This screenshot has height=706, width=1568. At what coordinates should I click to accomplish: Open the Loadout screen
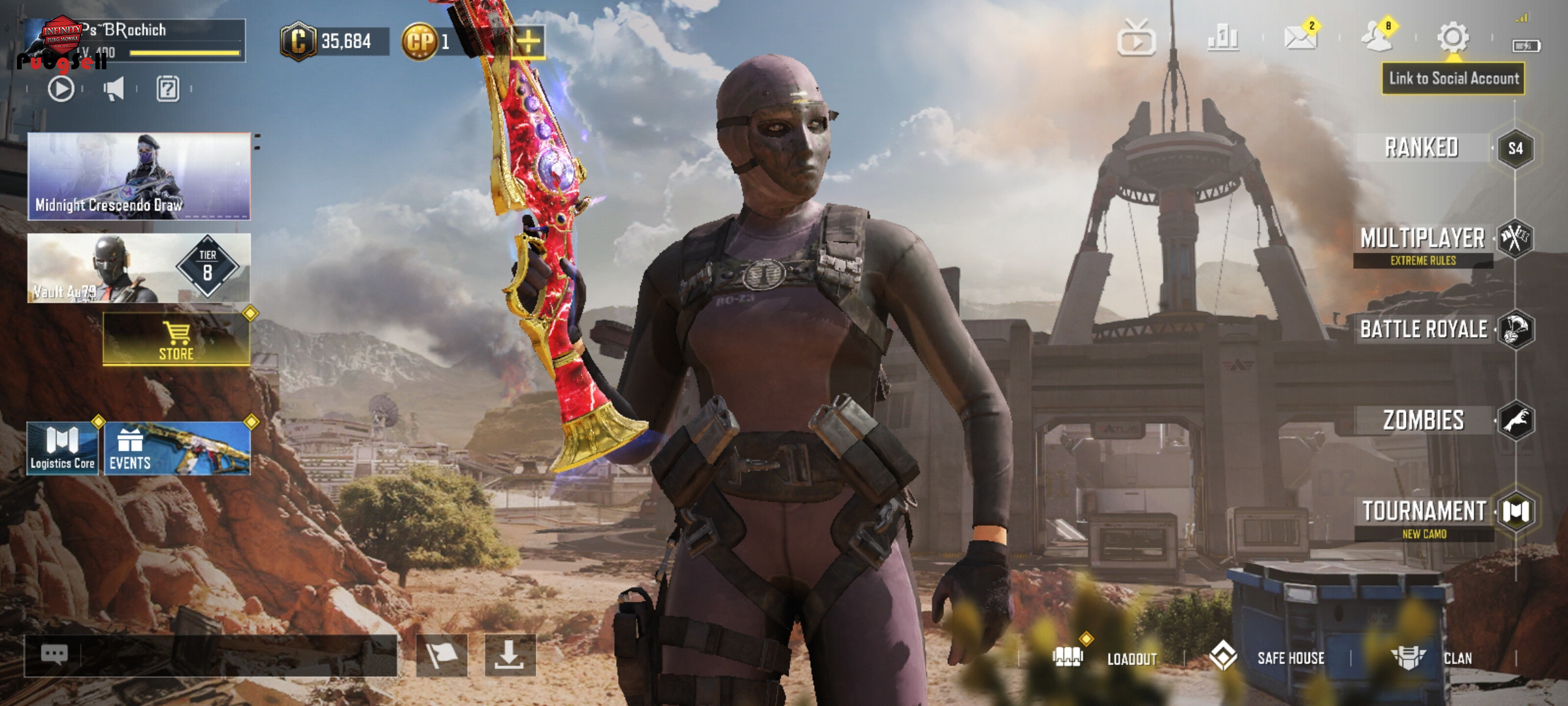(1107, 658)
